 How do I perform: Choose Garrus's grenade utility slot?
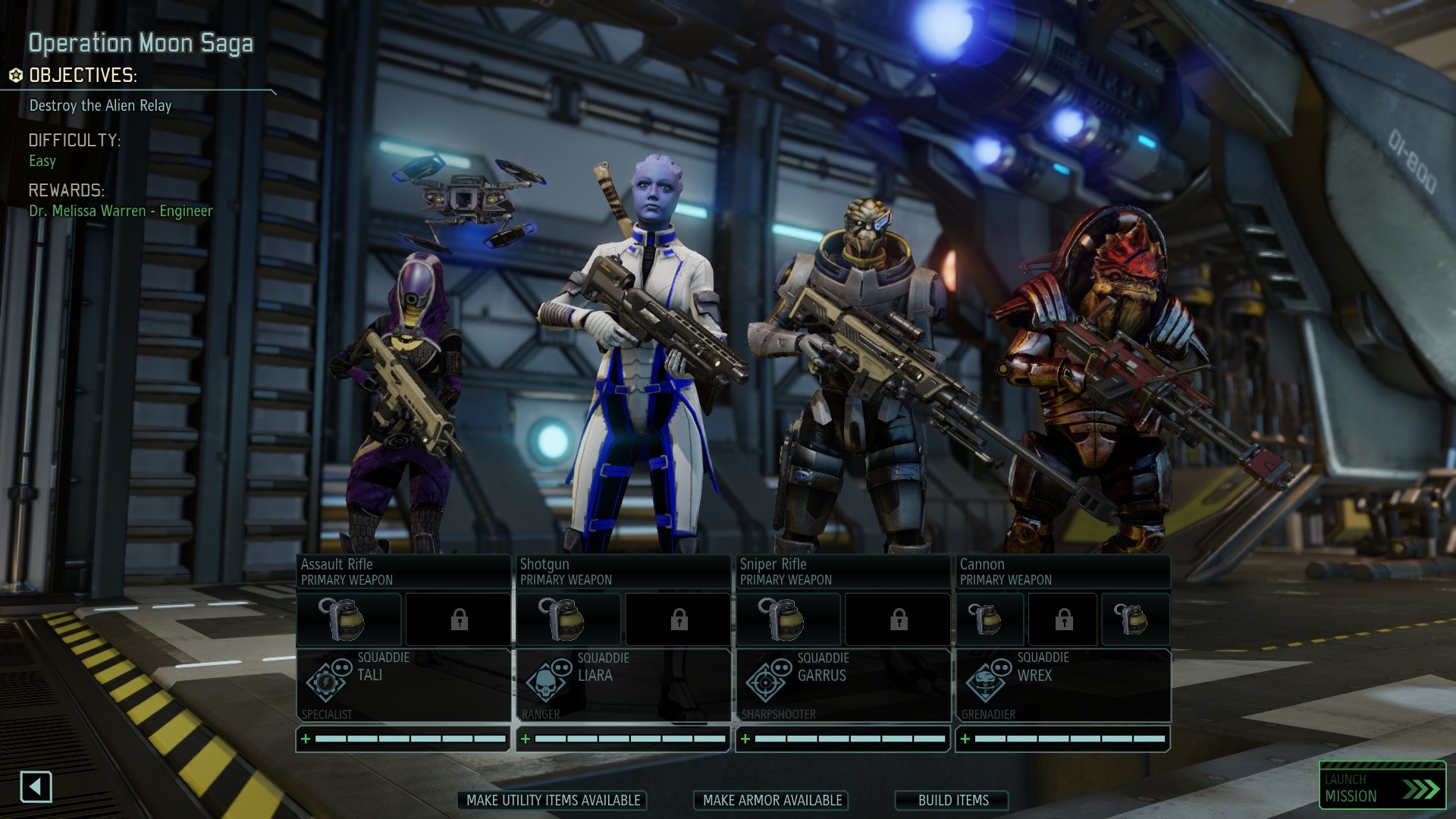pyautogui.click(x=788, y=620)
